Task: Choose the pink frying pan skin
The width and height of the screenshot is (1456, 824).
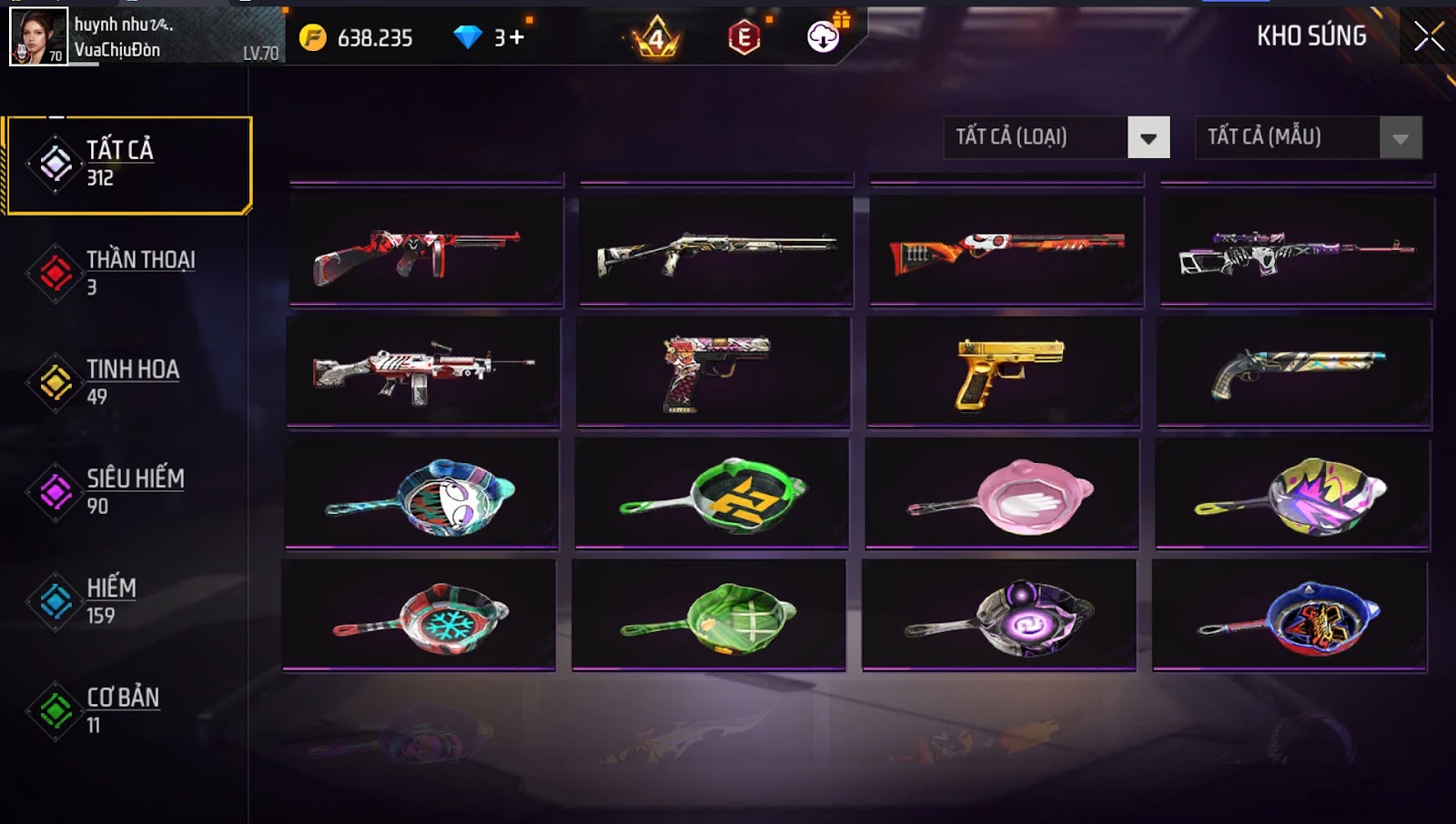Action: point(1002,494)
